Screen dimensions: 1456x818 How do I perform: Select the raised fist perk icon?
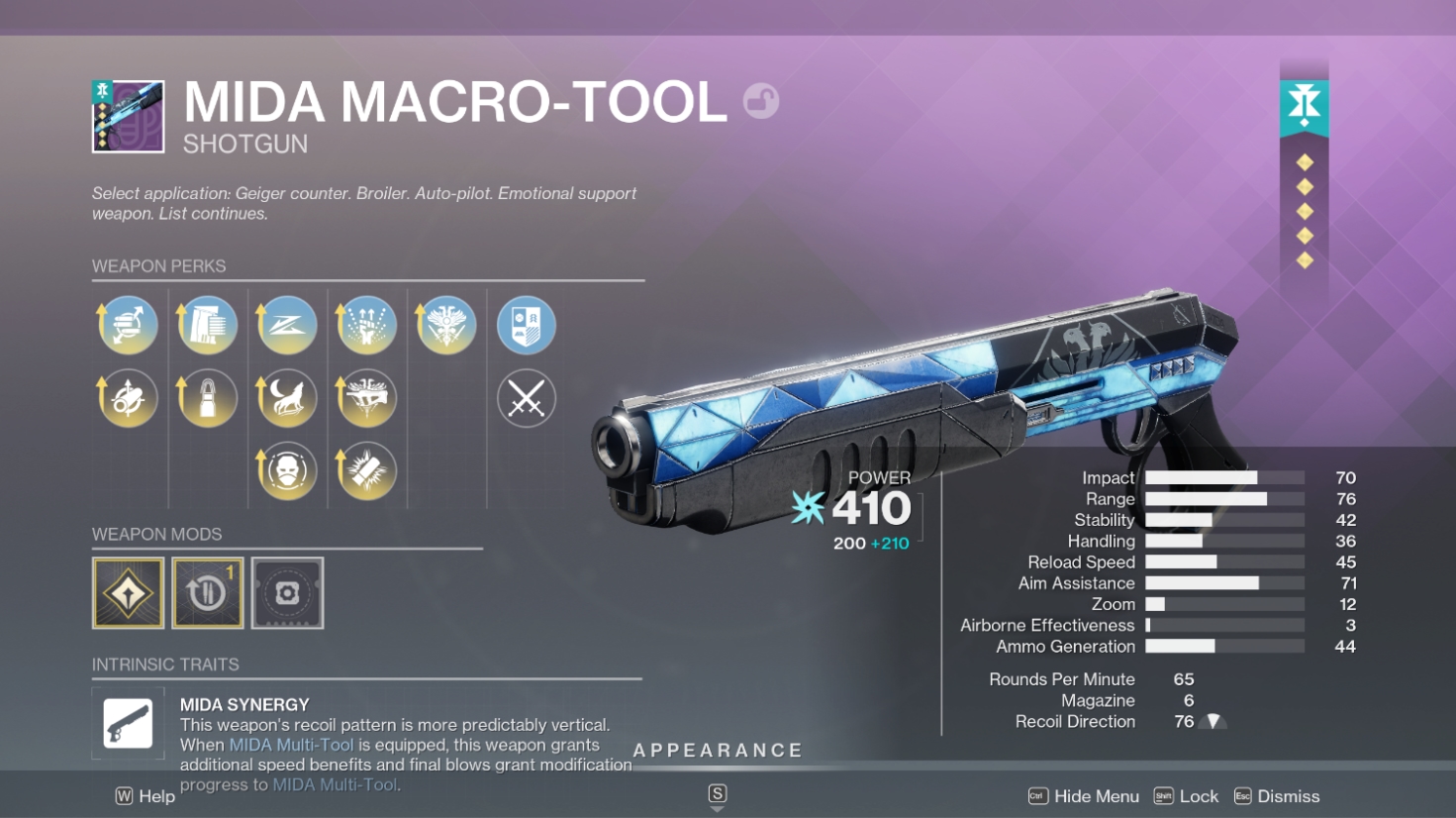tap(366, 325)
